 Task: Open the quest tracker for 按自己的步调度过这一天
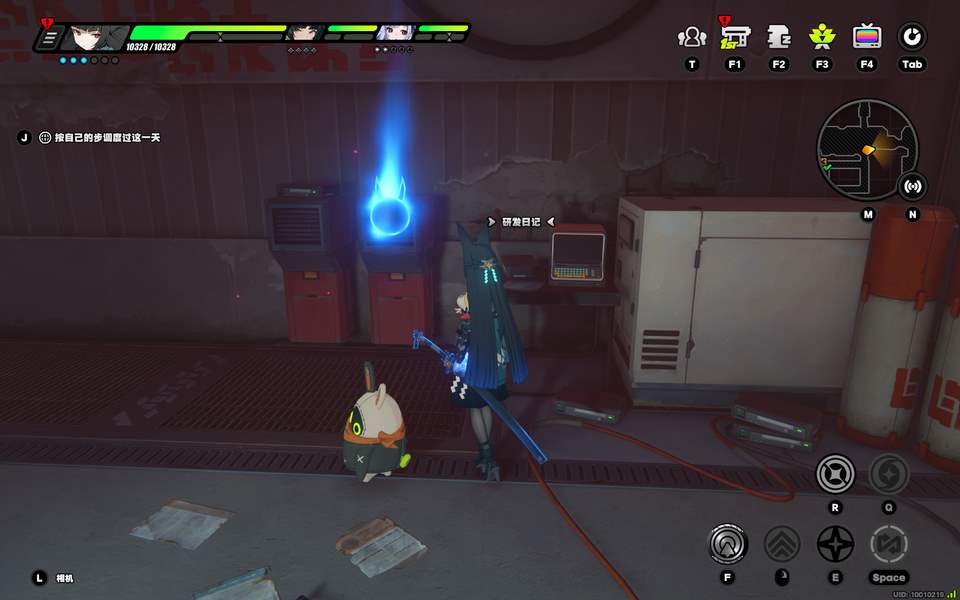point(100,137)
